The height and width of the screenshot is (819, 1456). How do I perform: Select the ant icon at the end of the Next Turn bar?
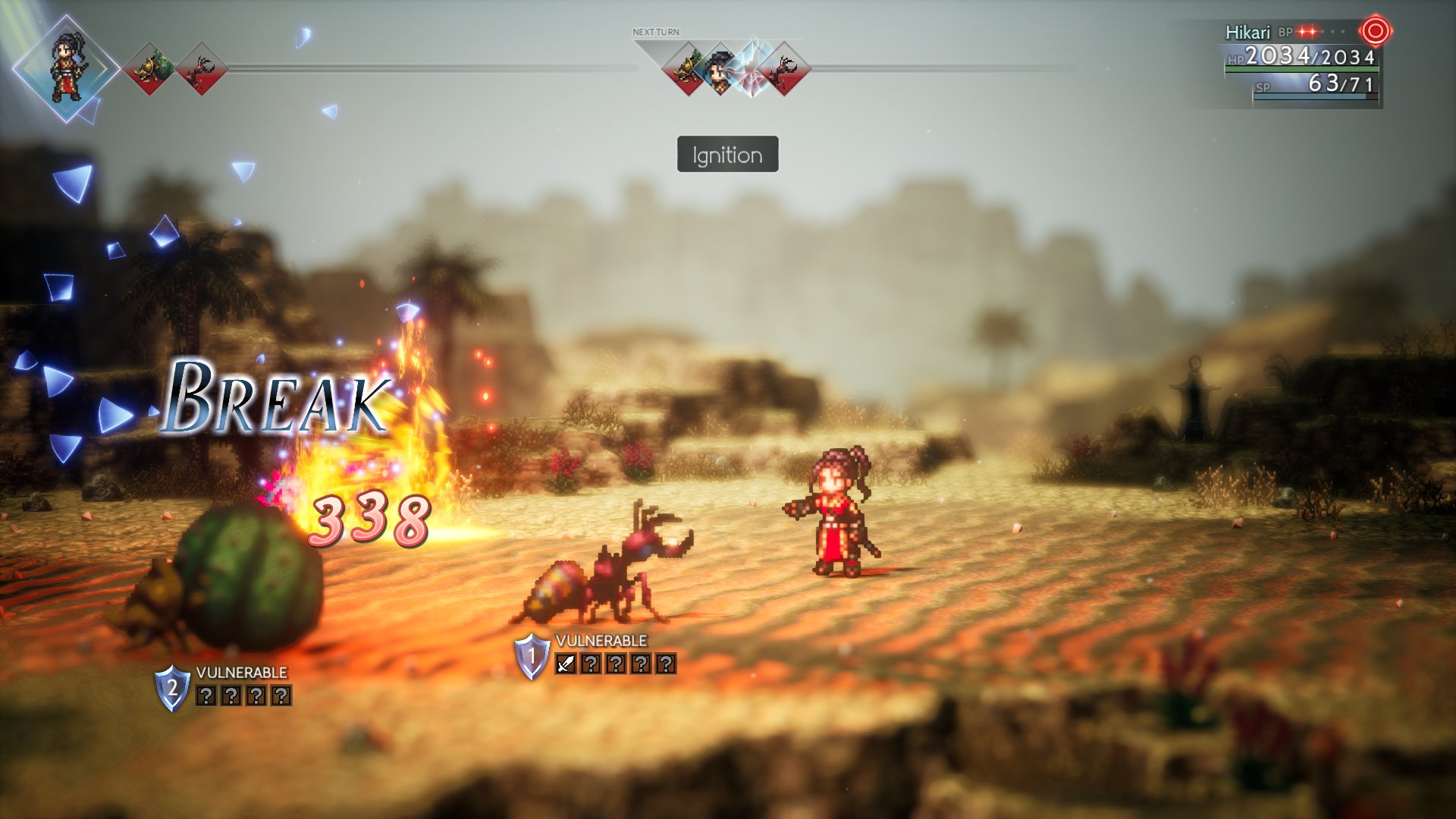point(786,67)
